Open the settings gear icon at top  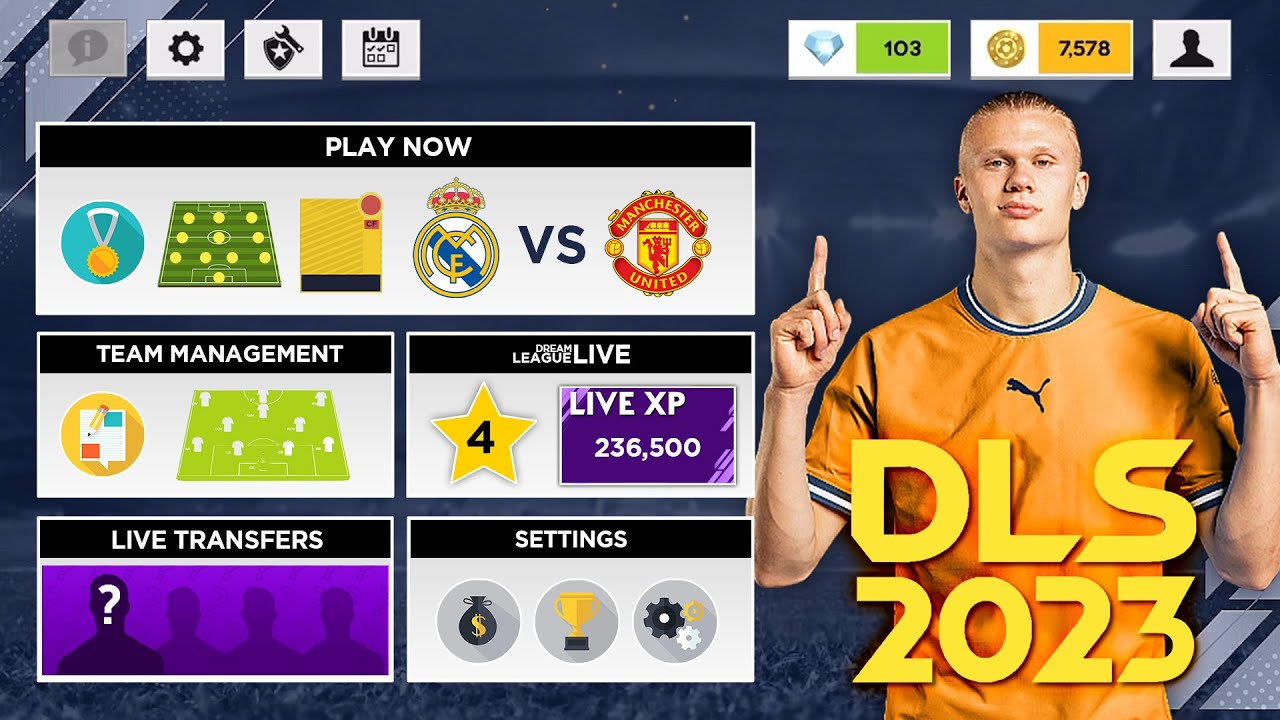click(x=186, y=48)
